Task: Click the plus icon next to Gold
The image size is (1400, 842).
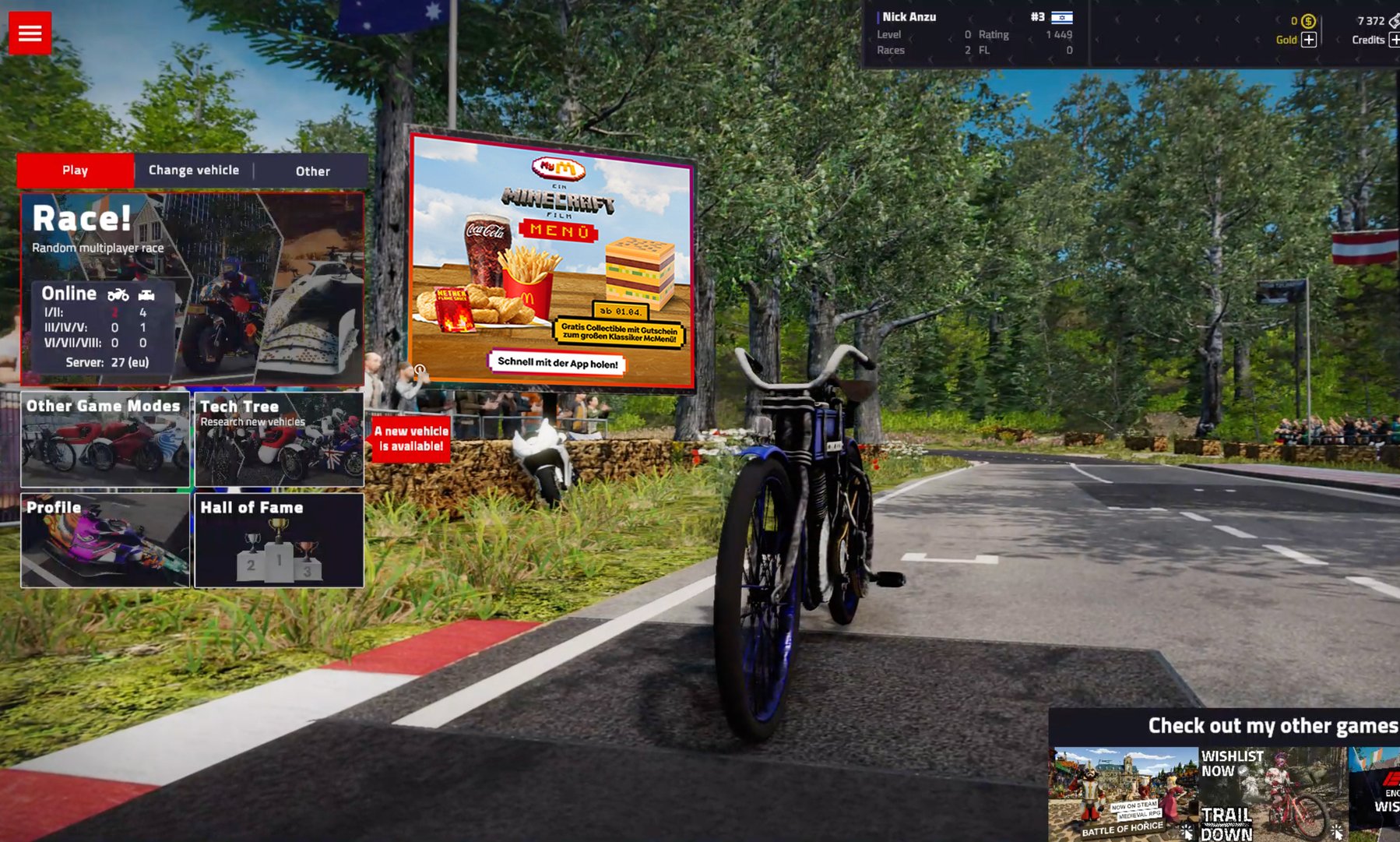Action: 1308,40
